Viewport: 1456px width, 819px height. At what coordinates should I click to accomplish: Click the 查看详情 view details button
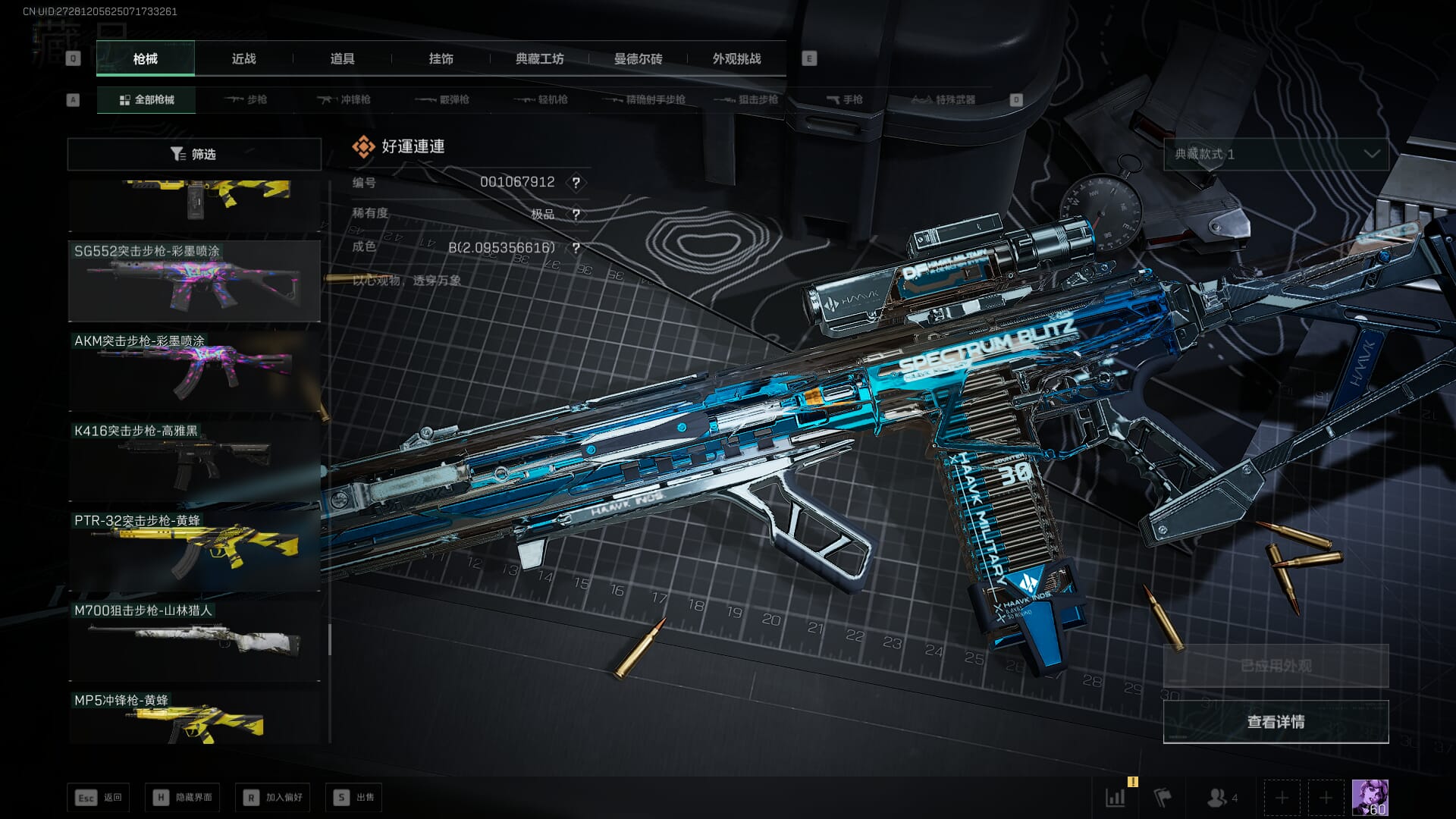[1276, 721]
